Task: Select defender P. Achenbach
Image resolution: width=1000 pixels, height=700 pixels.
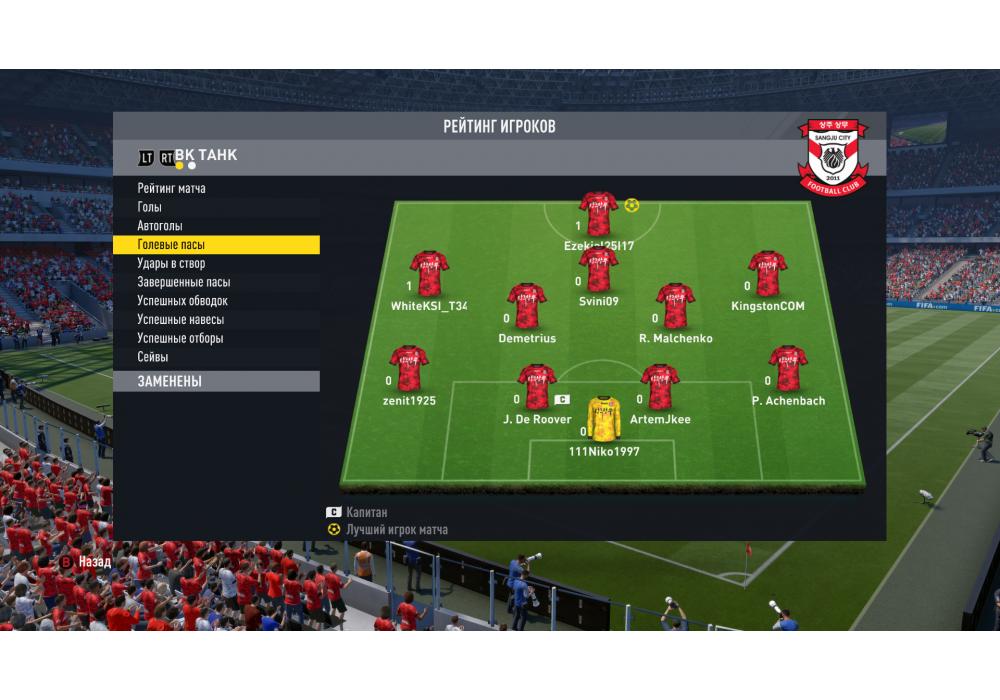Action: point(787,369)
